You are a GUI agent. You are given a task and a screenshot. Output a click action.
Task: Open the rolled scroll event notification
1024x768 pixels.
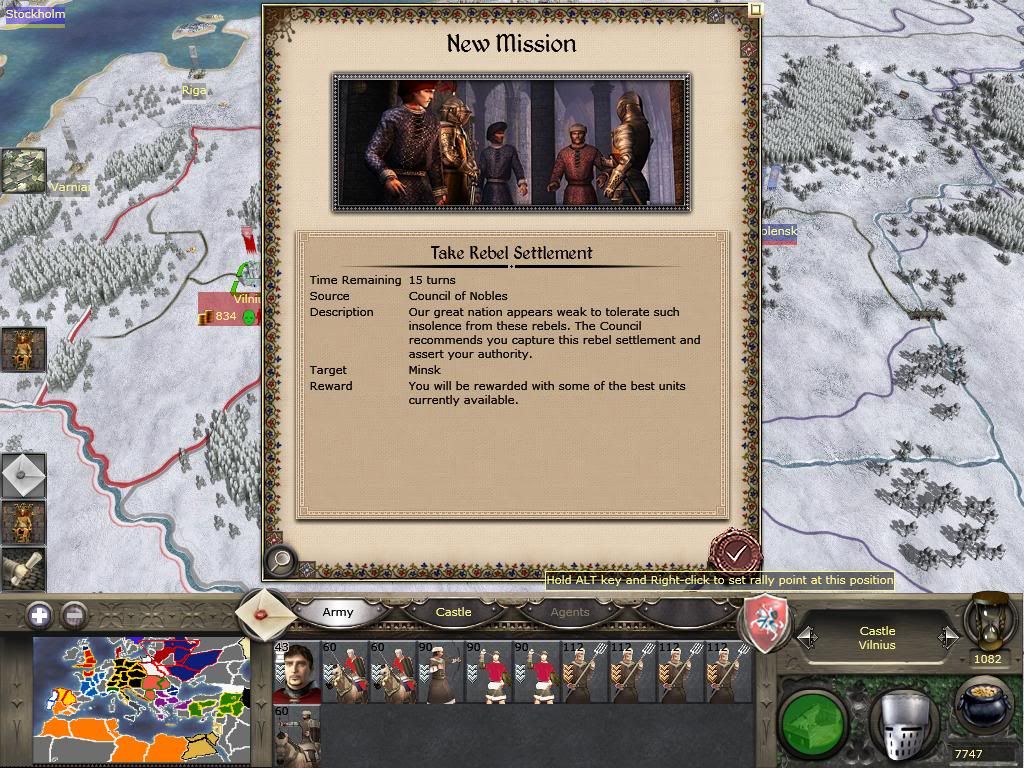[22, 569]
